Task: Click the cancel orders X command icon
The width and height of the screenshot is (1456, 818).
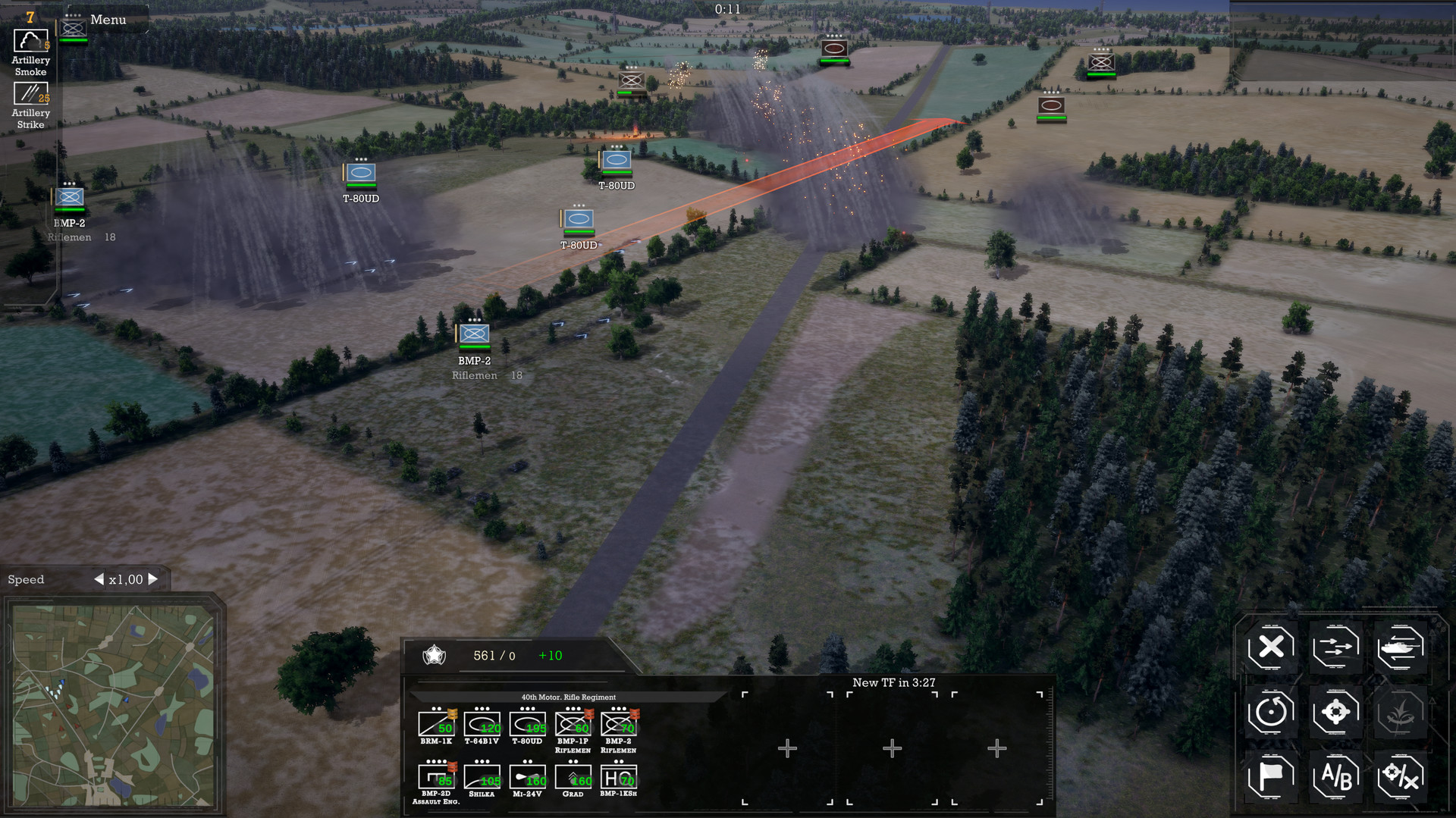Action: [1270, 647]
